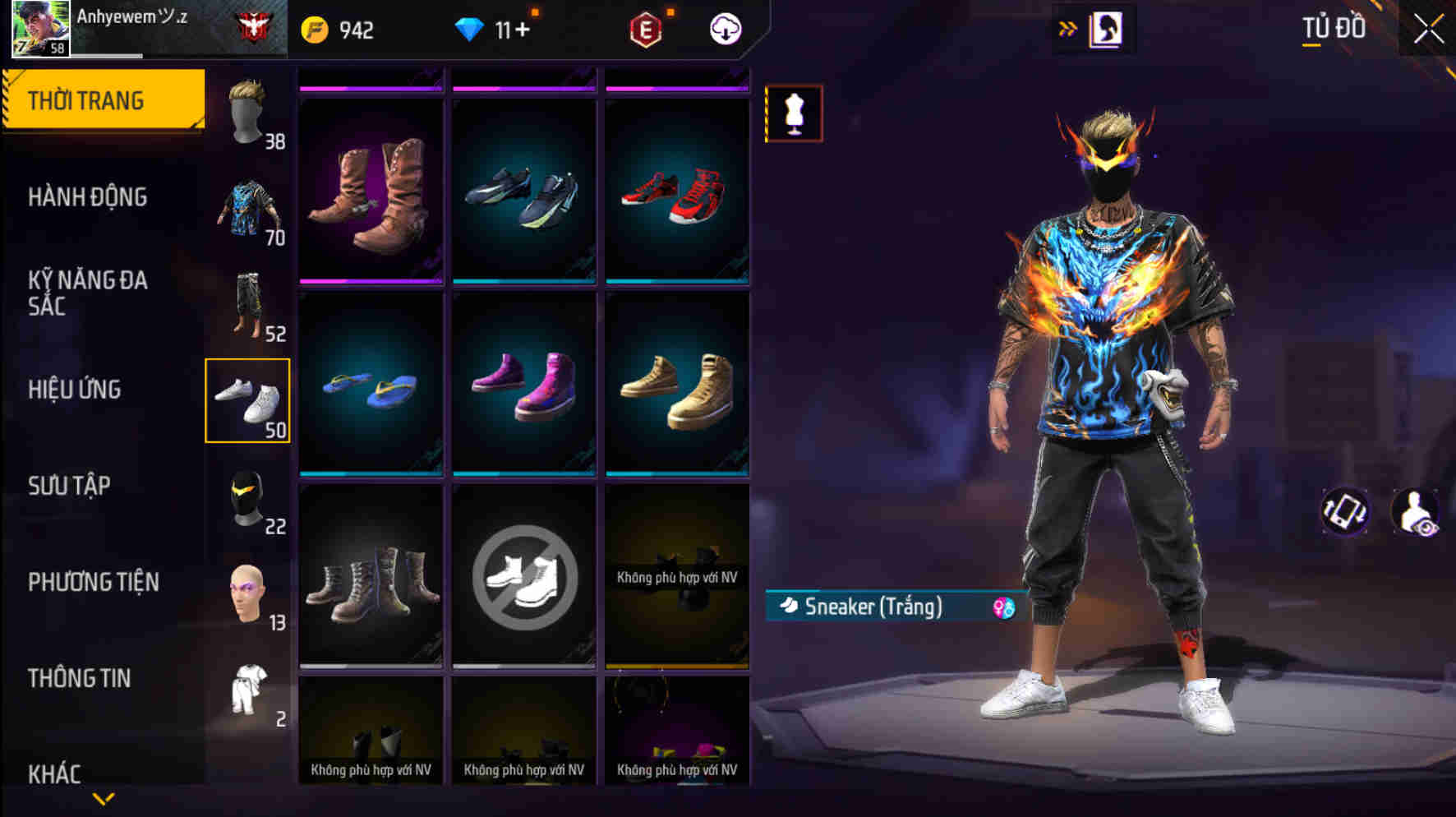The width and height of the screenshot is (1456, 817).
Task: Click the gold coin balance icon
Action: 313,30
